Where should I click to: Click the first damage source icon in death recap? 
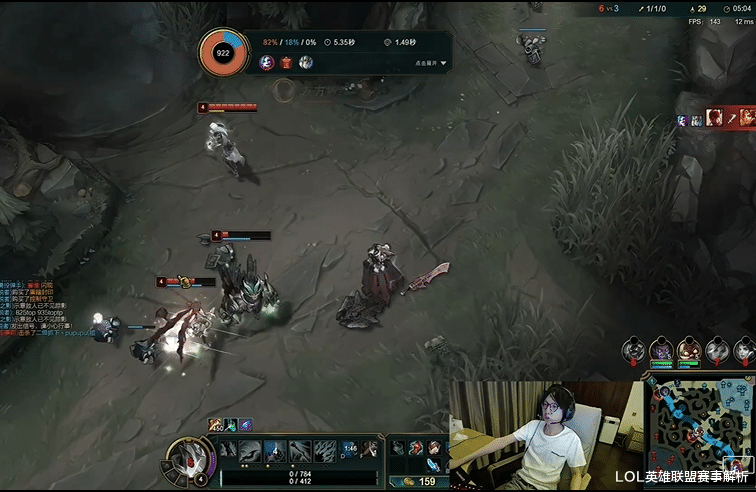click(x=267, y=62)
